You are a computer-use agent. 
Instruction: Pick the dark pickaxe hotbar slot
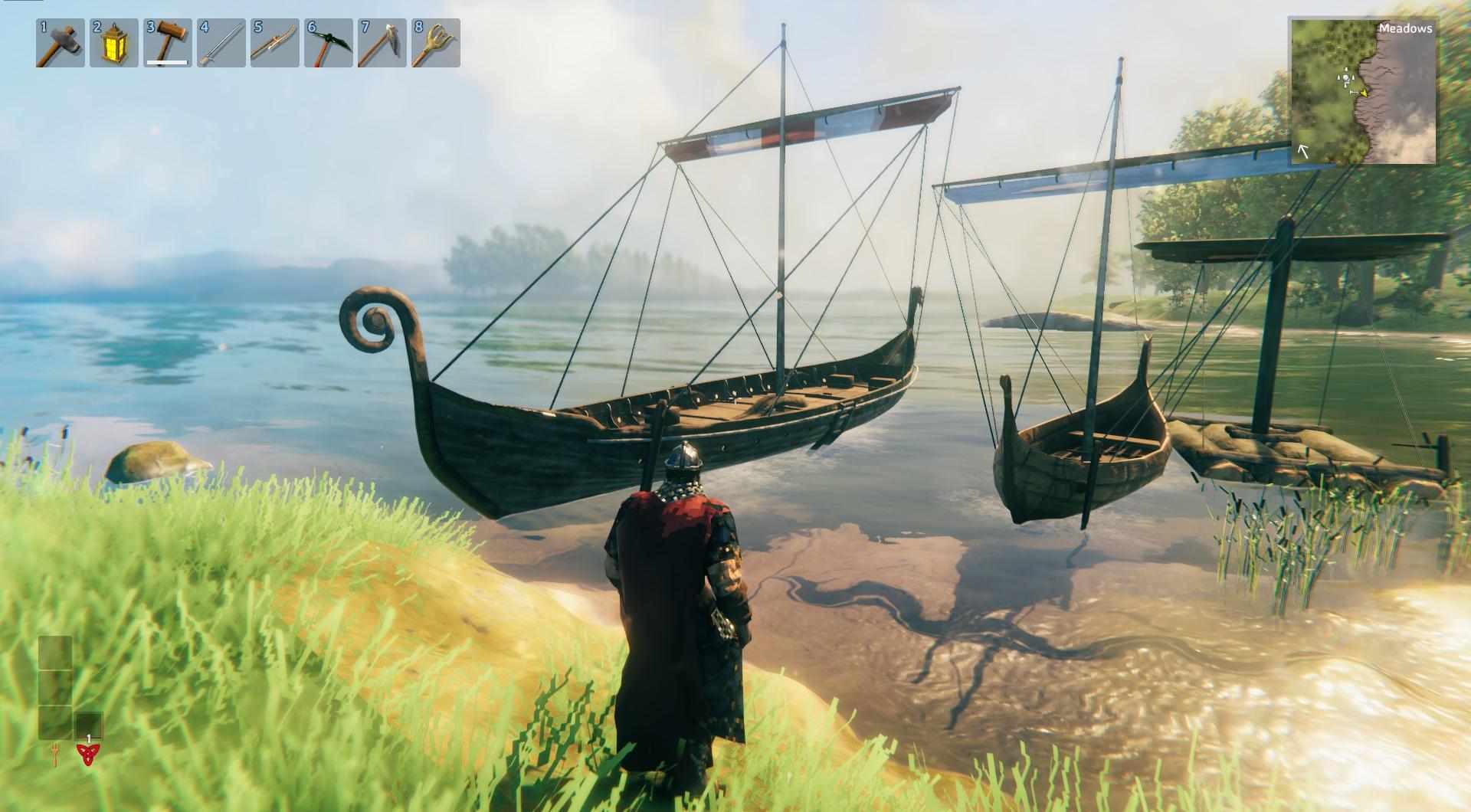pos(329,43)
